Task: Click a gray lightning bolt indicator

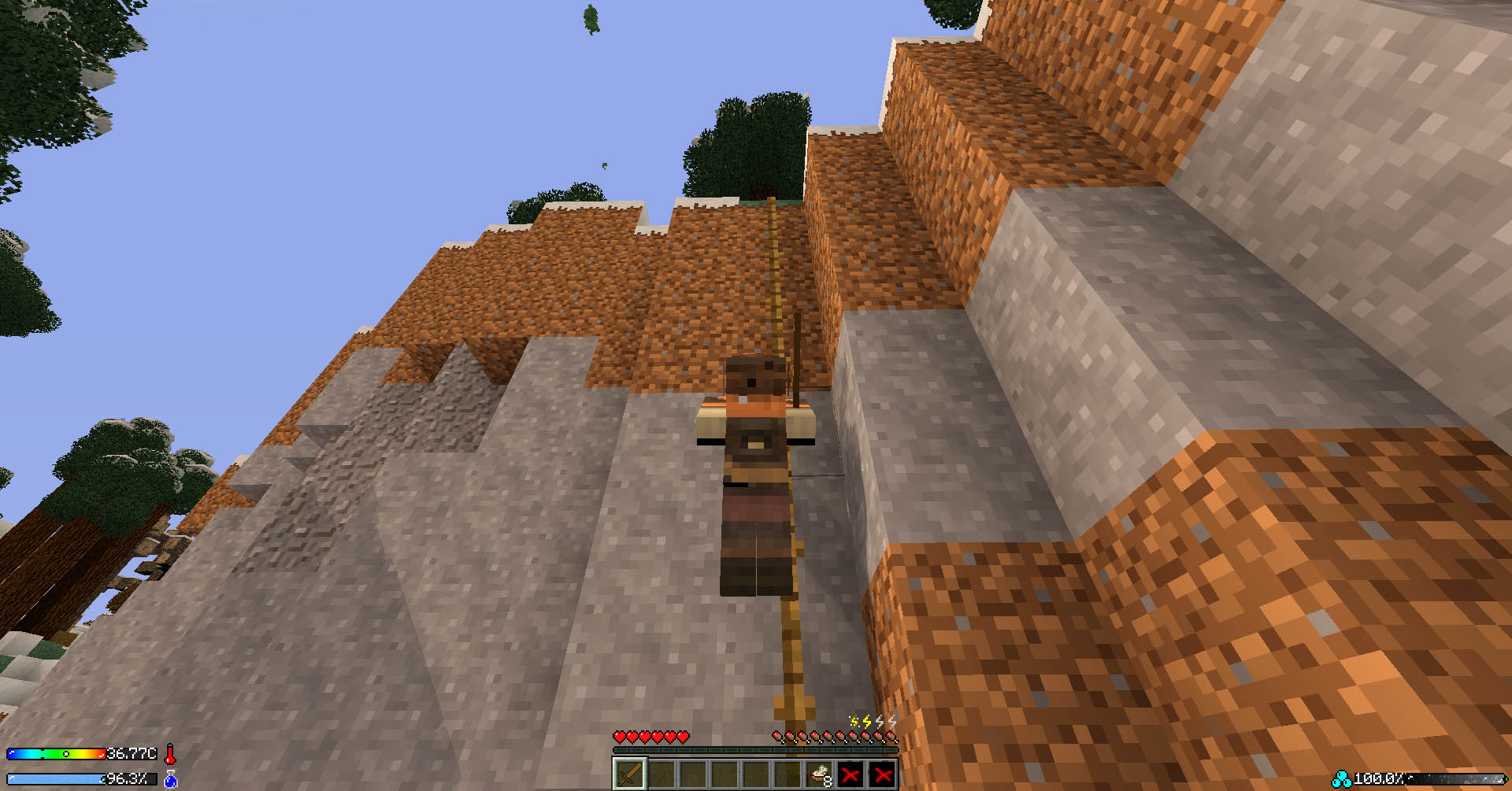Action: click(x=880, y=721)
